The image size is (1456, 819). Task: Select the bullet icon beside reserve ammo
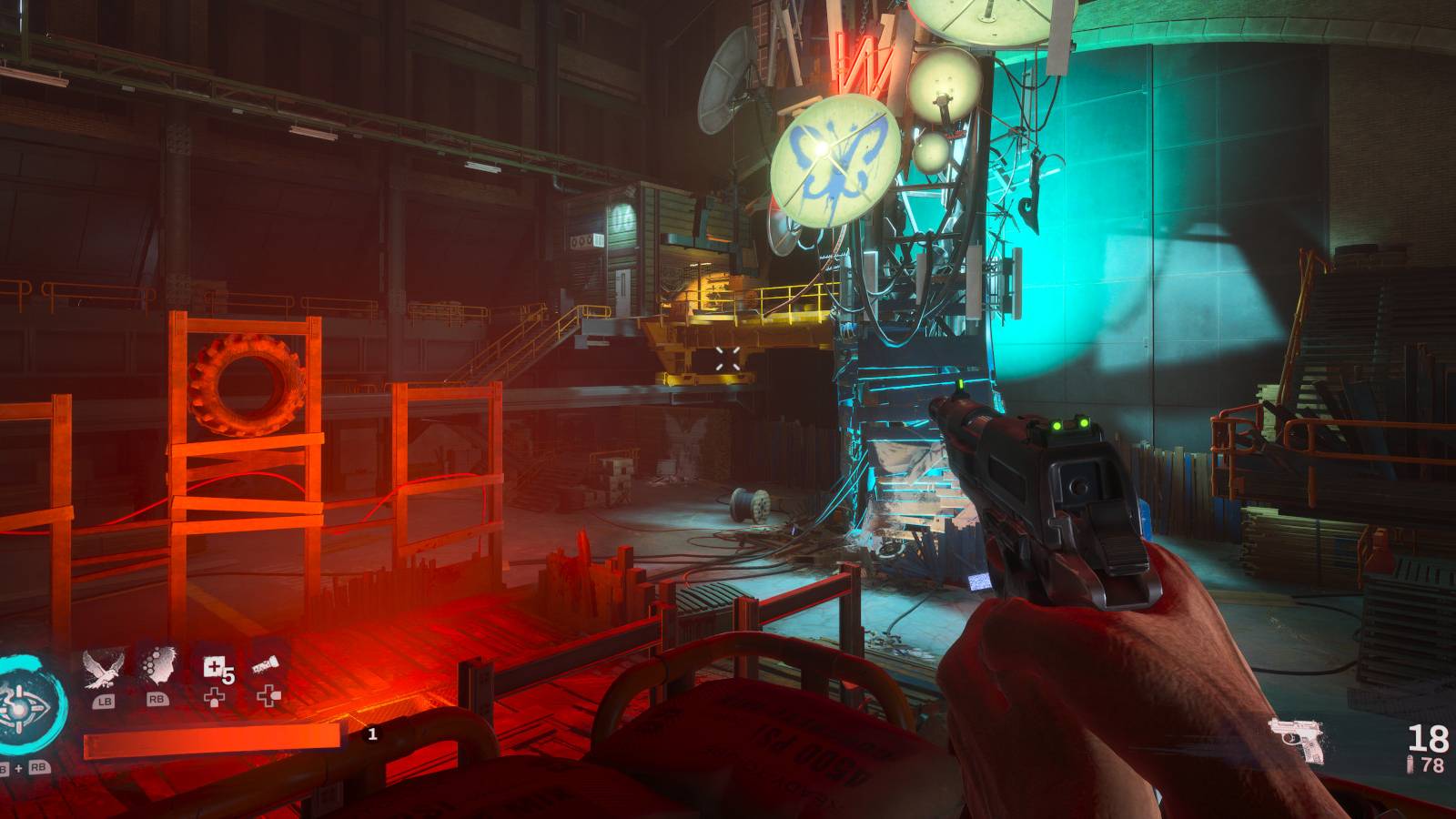1409,763
